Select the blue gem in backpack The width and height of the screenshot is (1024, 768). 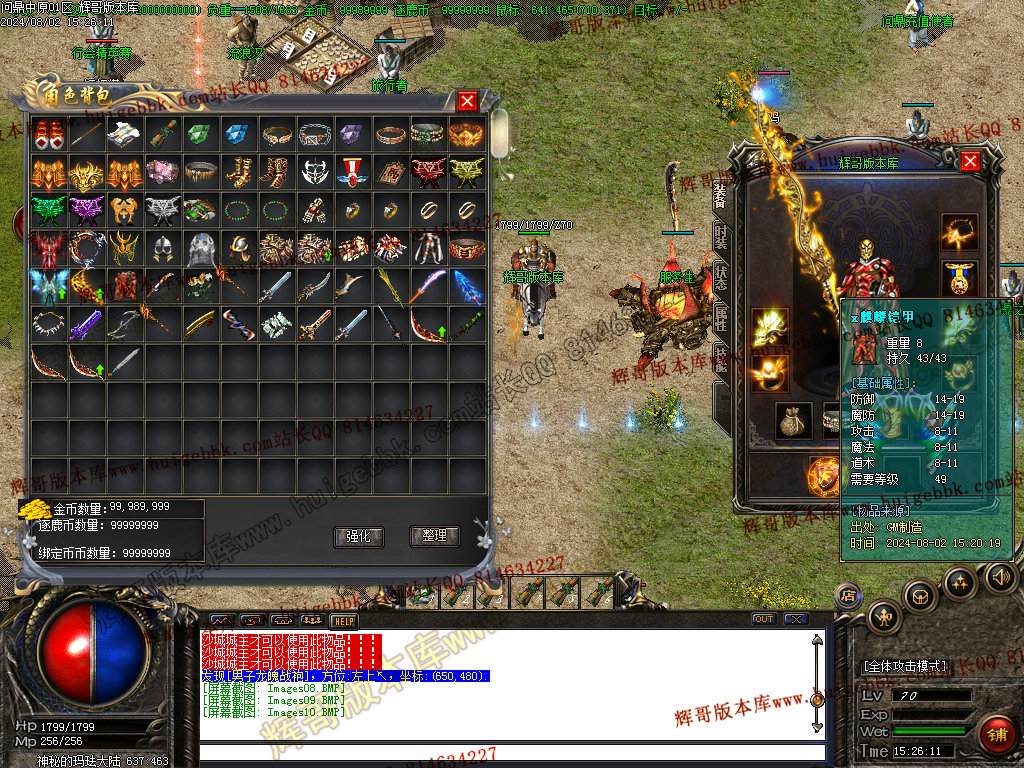pyautogui.click(x=237, y=135)
